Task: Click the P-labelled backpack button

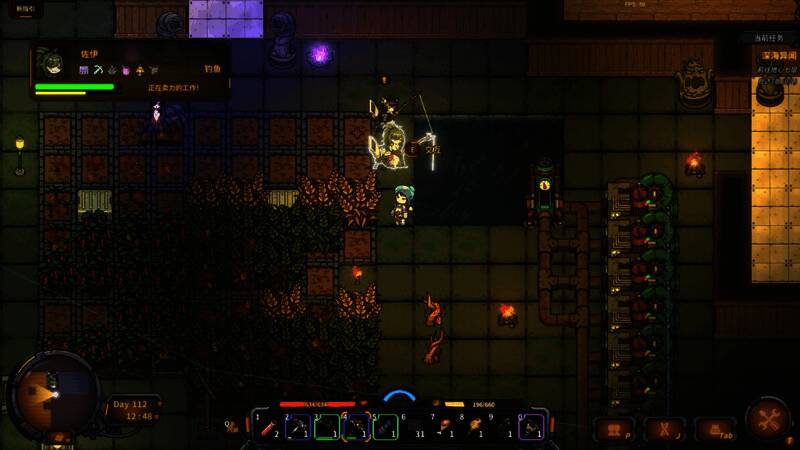Action: (x=614, y=430)
